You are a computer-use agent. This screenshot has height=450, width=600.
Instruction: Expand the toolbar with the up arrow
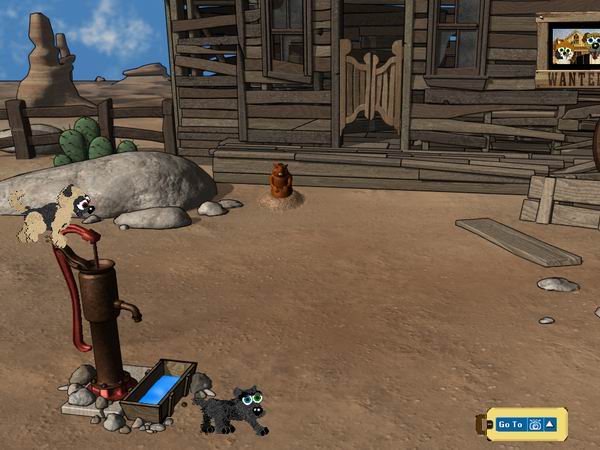pyautogui.click(x=549, y=425)
